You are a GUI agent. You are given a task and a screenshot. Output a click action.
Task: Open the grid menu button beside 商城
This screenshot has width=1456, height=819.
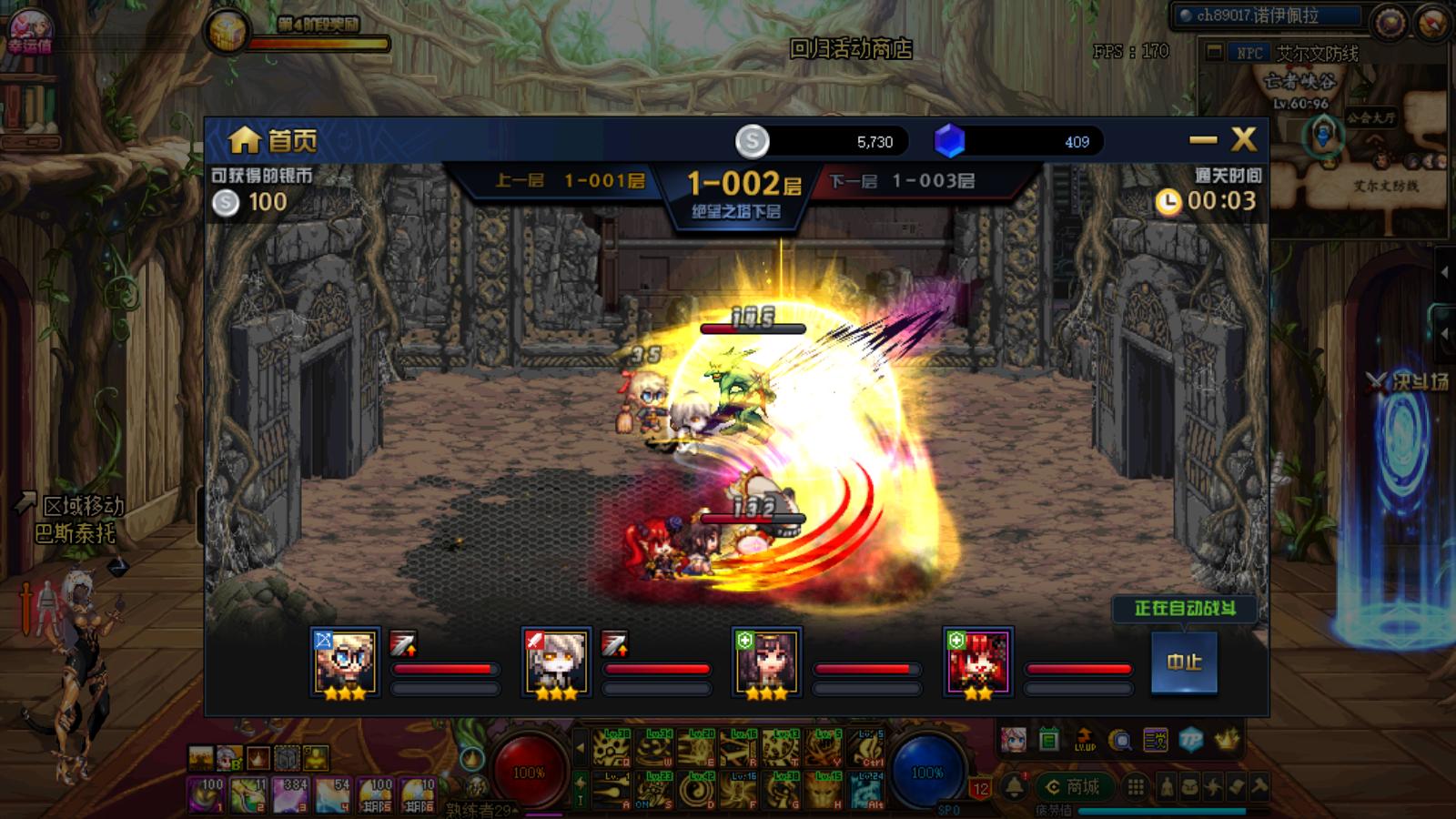click(x=1136, y=786)
